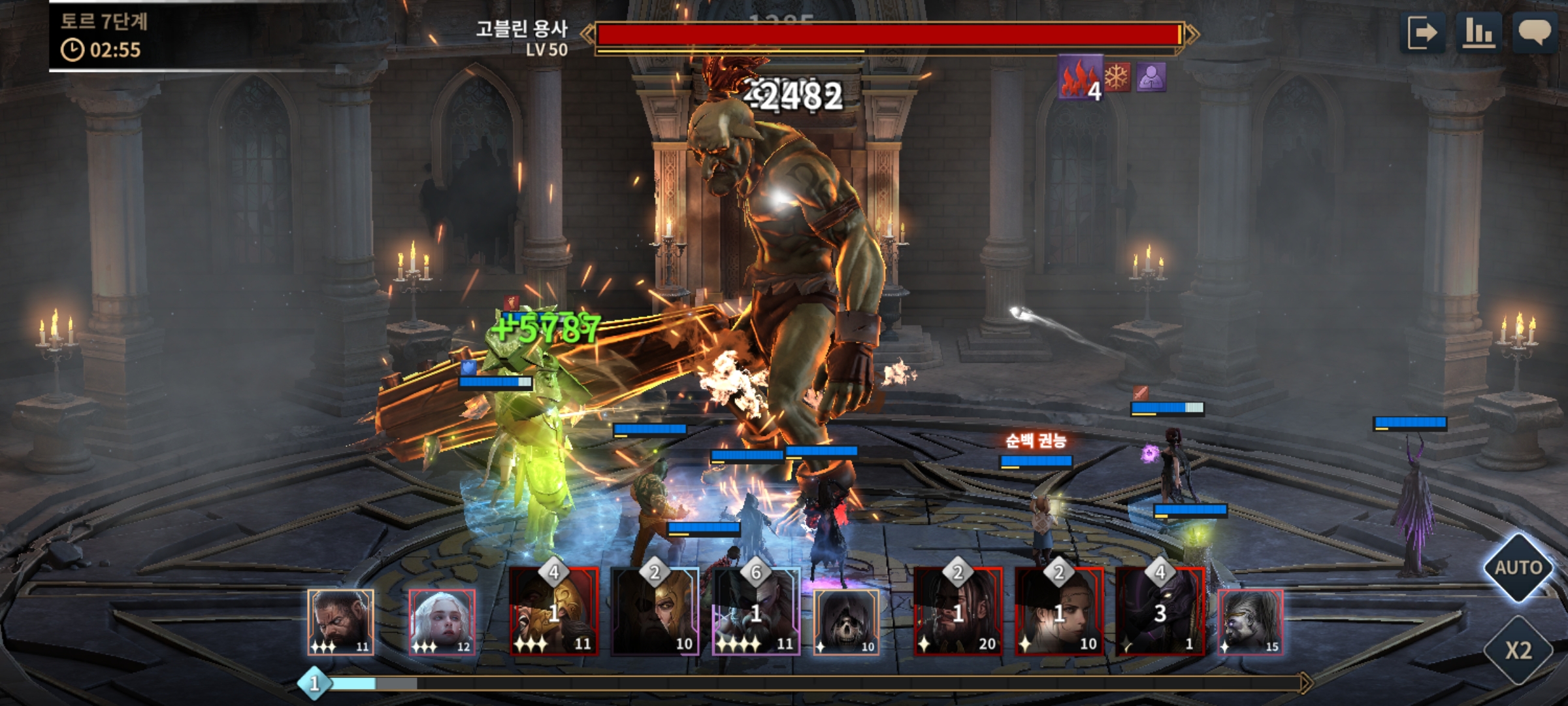Choose the dark-haired woman hero card
The height and width of the screenshot is (706, 1568).
click(x=1059, y=612)
